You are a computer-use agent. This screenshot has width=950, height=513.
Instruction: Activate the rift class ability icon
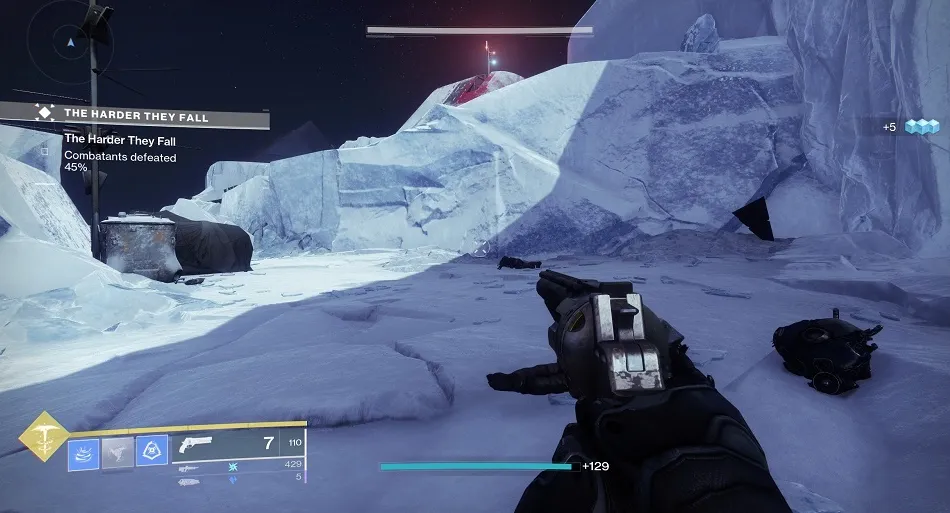pos(83,452)
